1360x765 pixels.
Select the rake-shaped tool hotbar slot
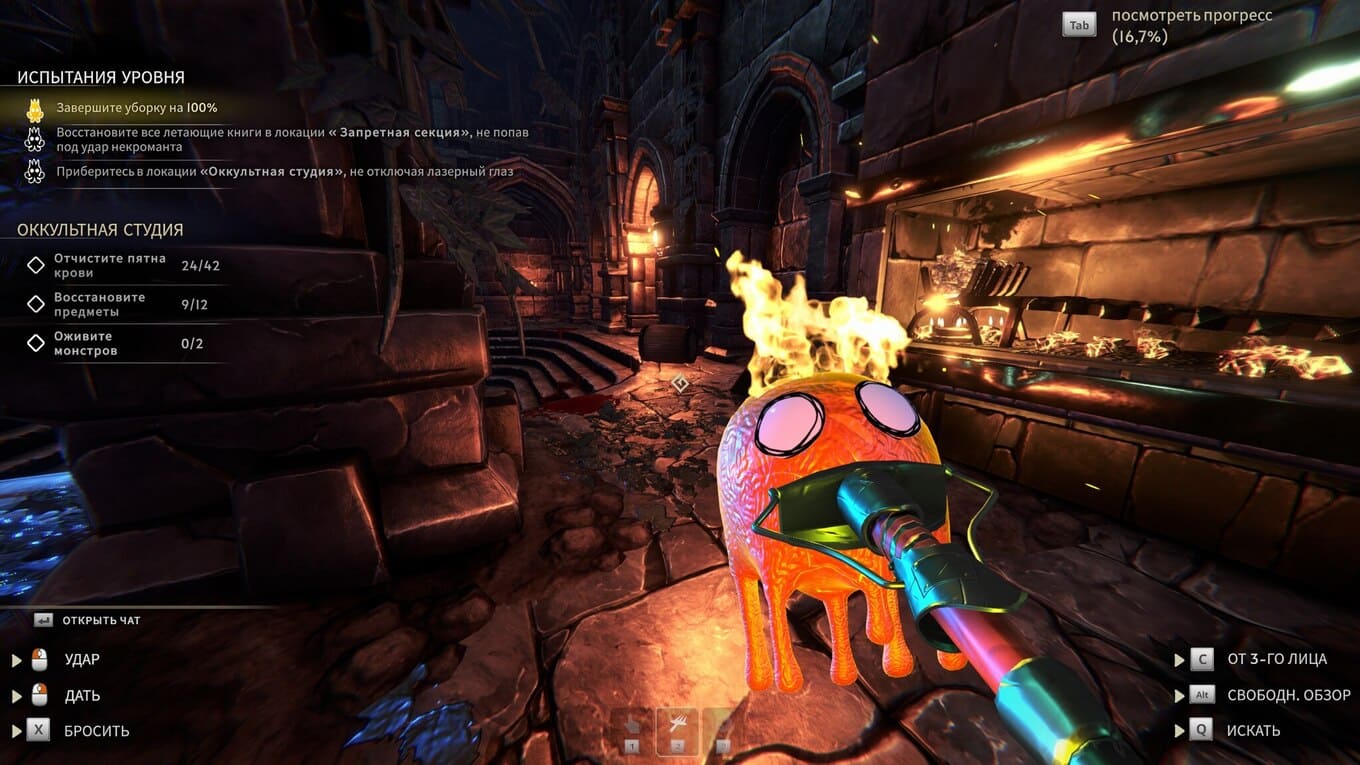tap(676, 731)
